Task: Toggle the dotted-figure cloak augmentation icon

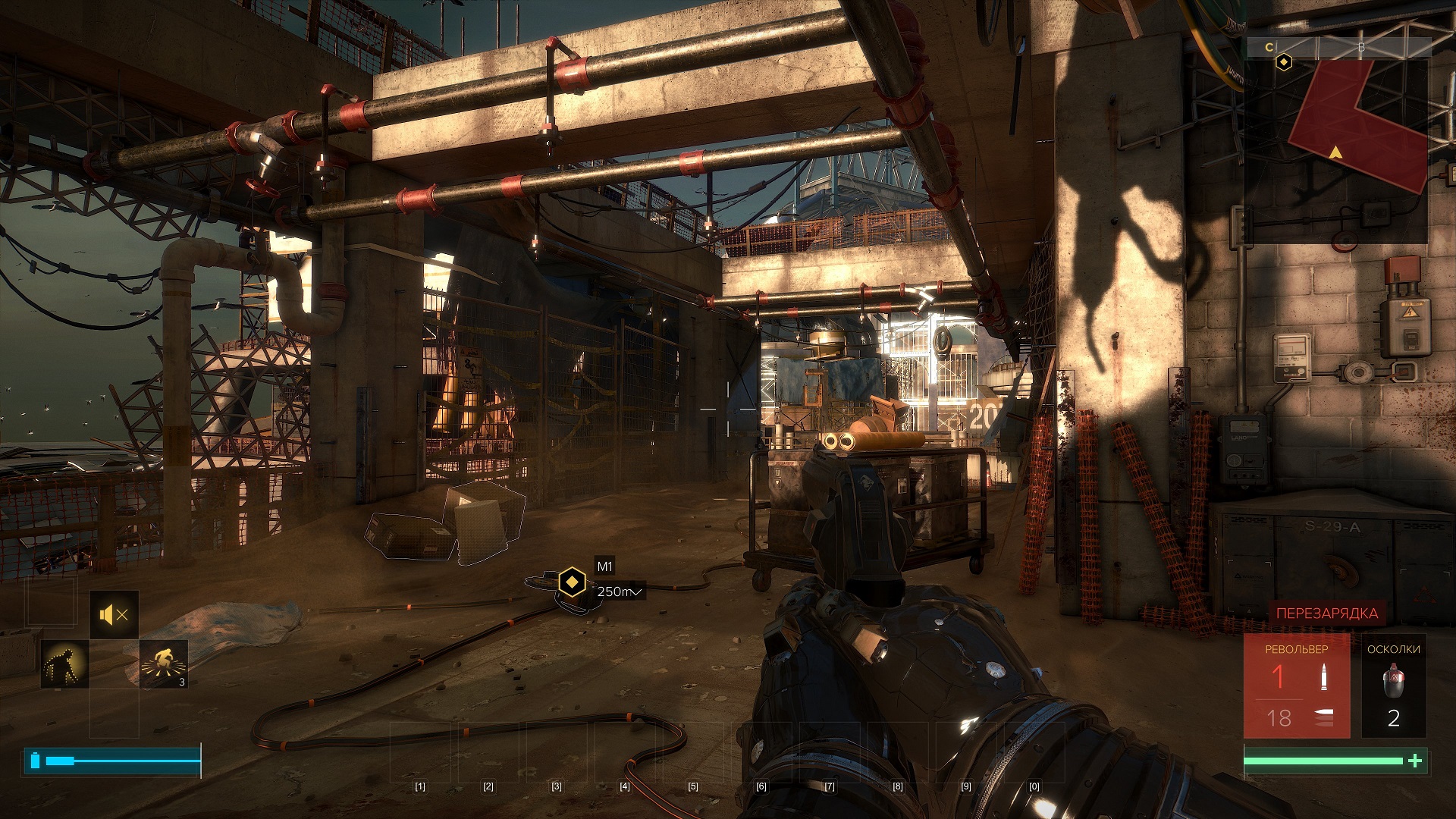Action: click(64, 664)
